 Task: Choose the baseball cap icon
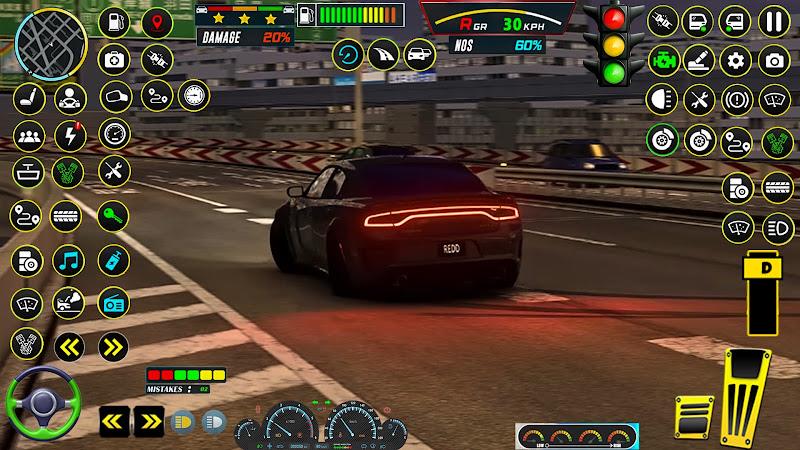pyautogui.click(x=115, y=97)
